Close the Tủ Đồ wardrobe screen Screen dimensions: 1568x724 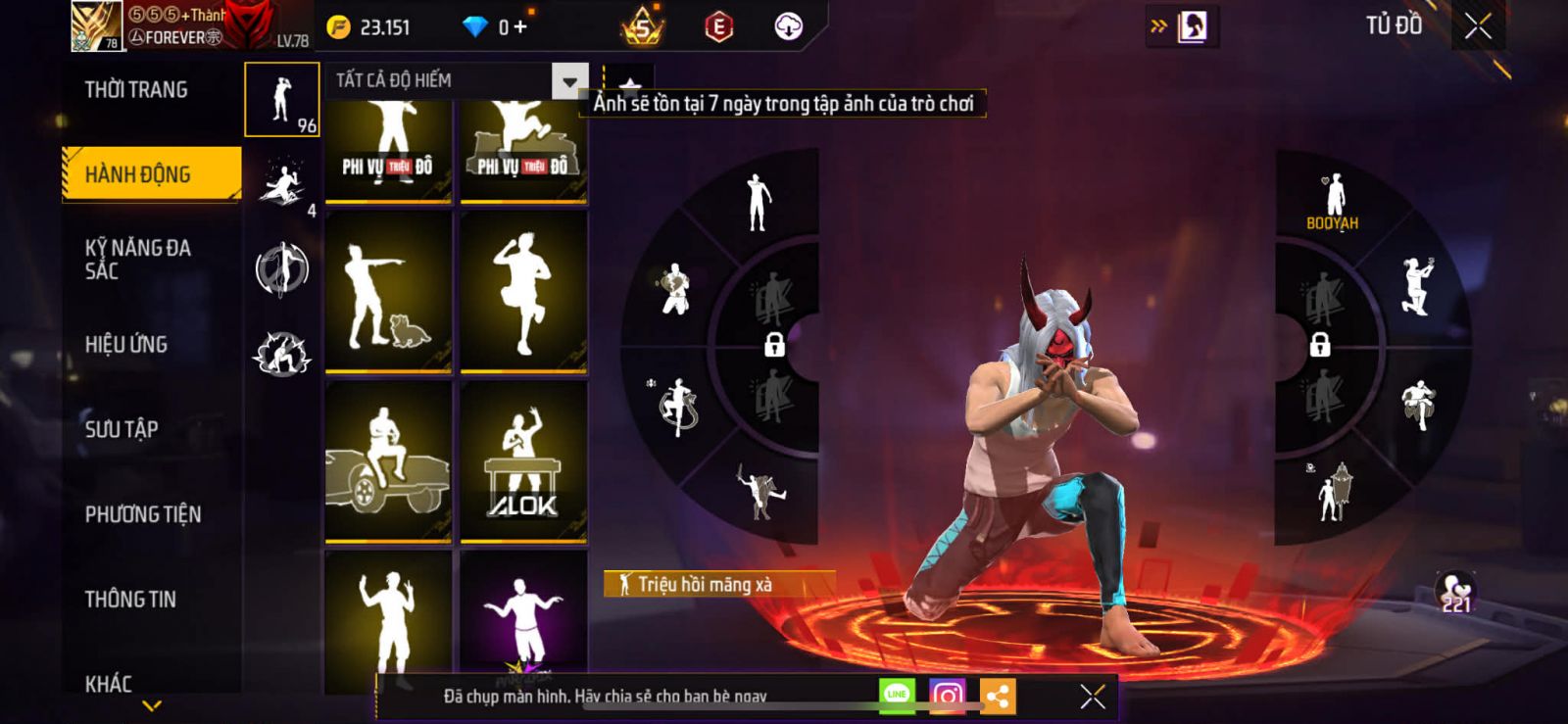tap(1478, 26)
